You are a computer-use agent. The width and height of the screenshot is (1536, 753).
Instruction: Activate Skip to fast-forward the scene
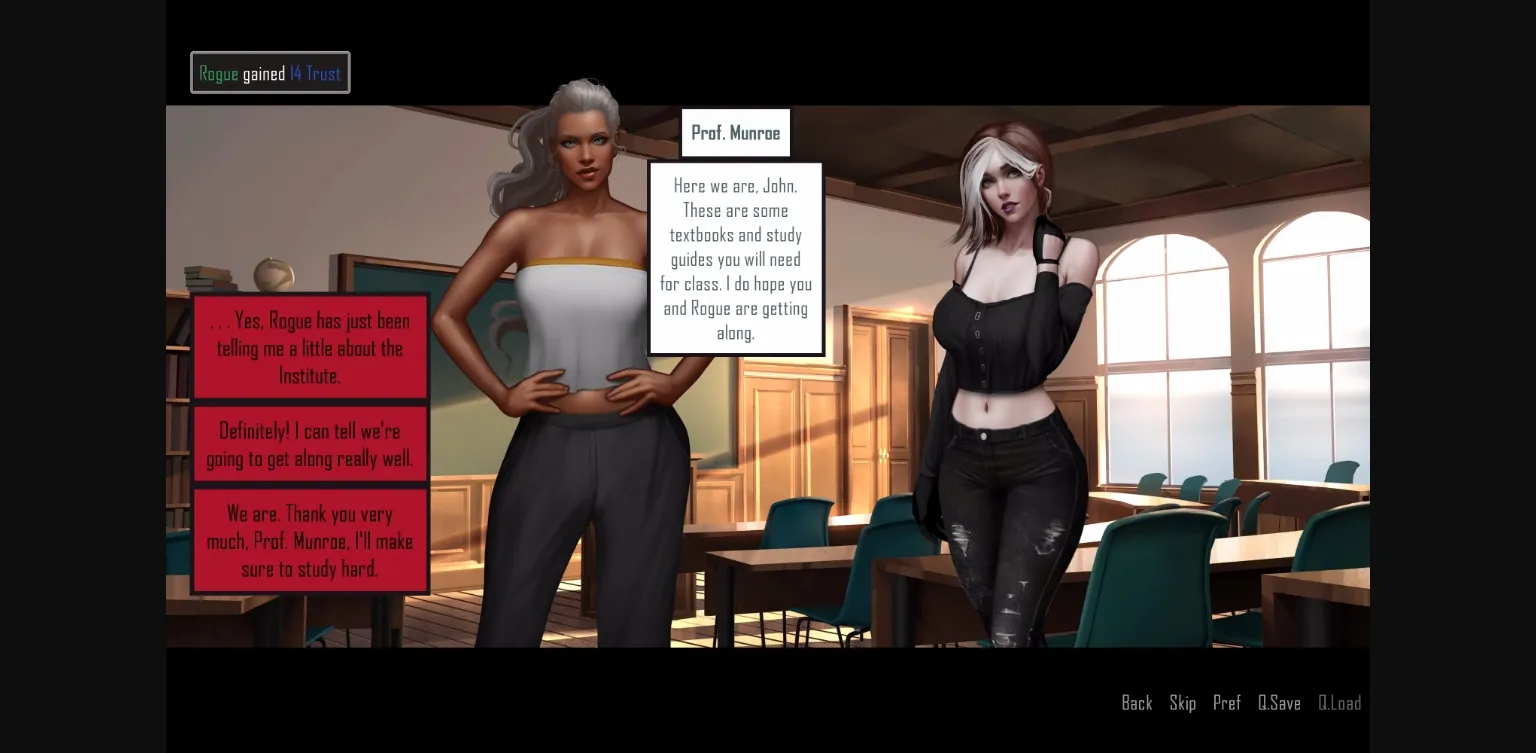(1183, 703)
